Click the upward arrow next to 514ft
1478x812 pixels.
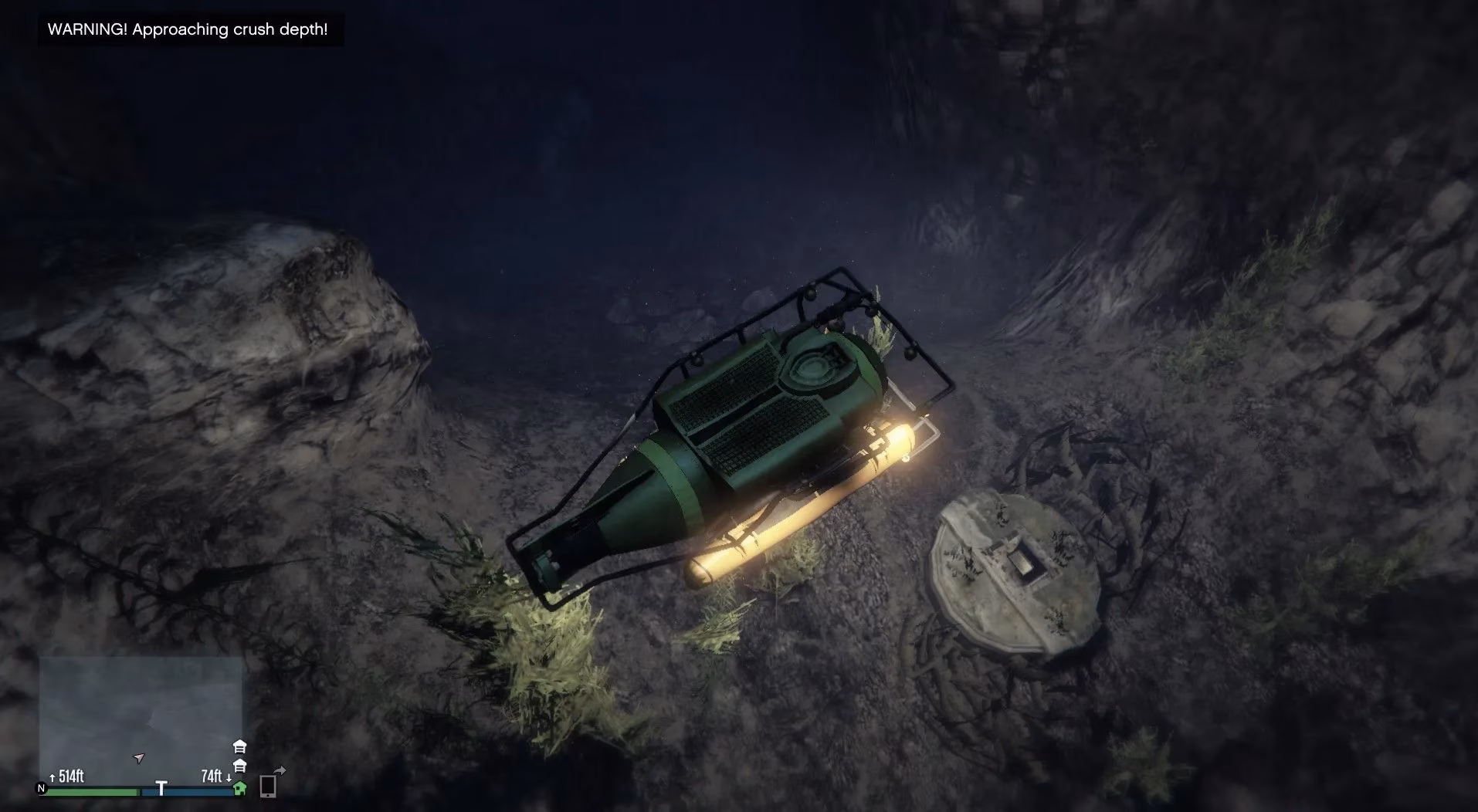[53, 777]
